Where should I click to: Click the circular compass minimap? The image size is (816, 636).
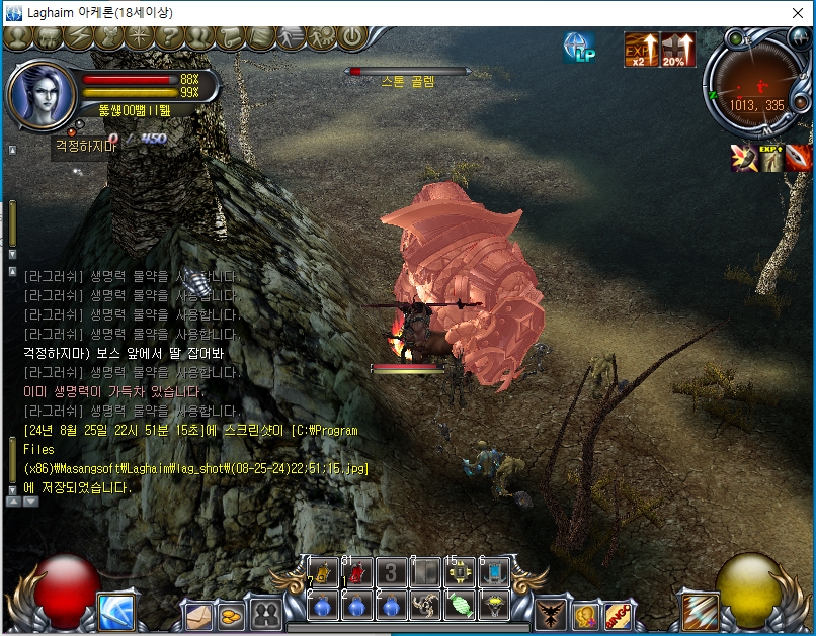click(x=755, y=94)
